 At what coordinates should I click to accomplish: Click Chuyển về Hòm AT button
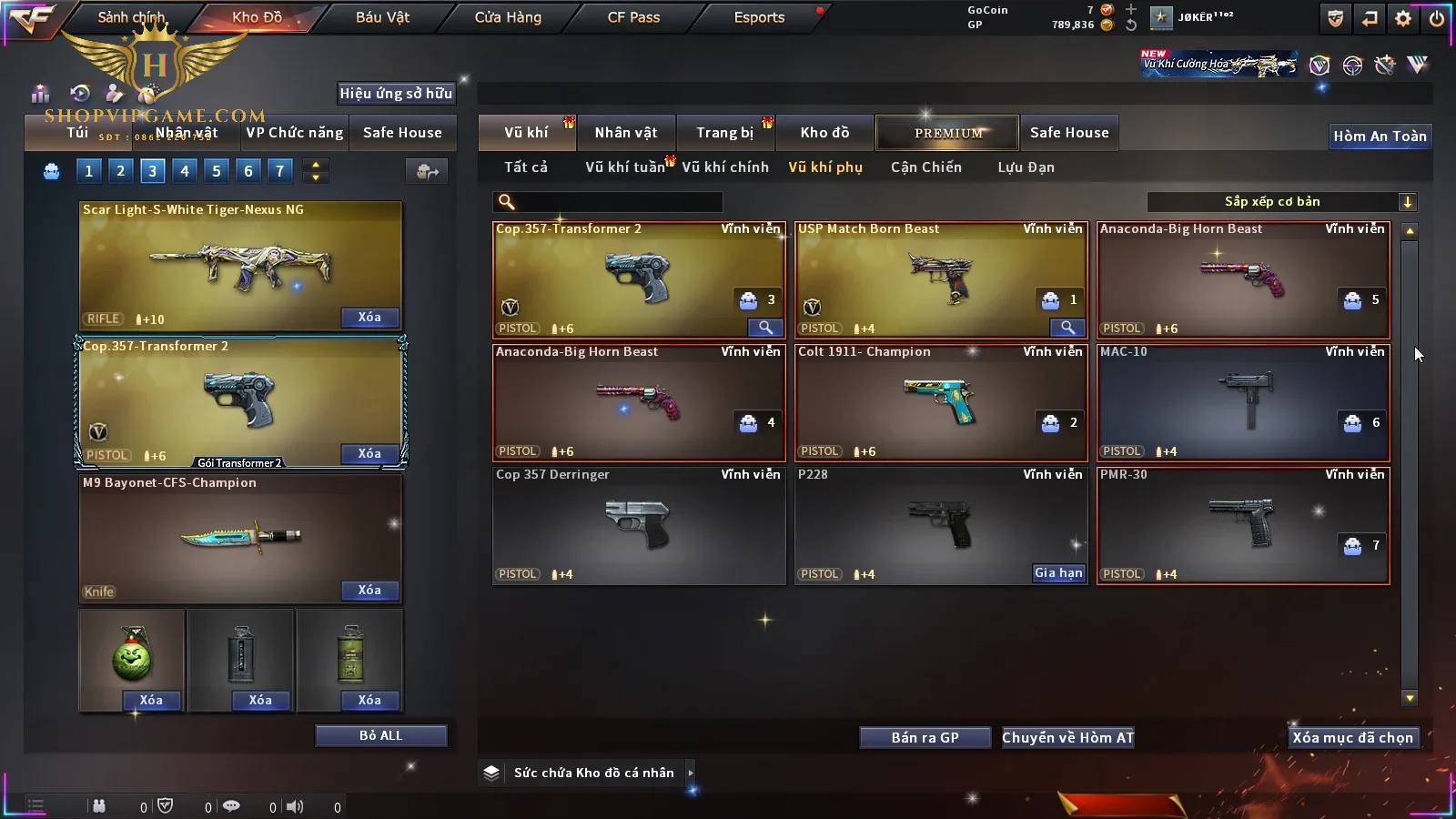[x=1068, y=738]
